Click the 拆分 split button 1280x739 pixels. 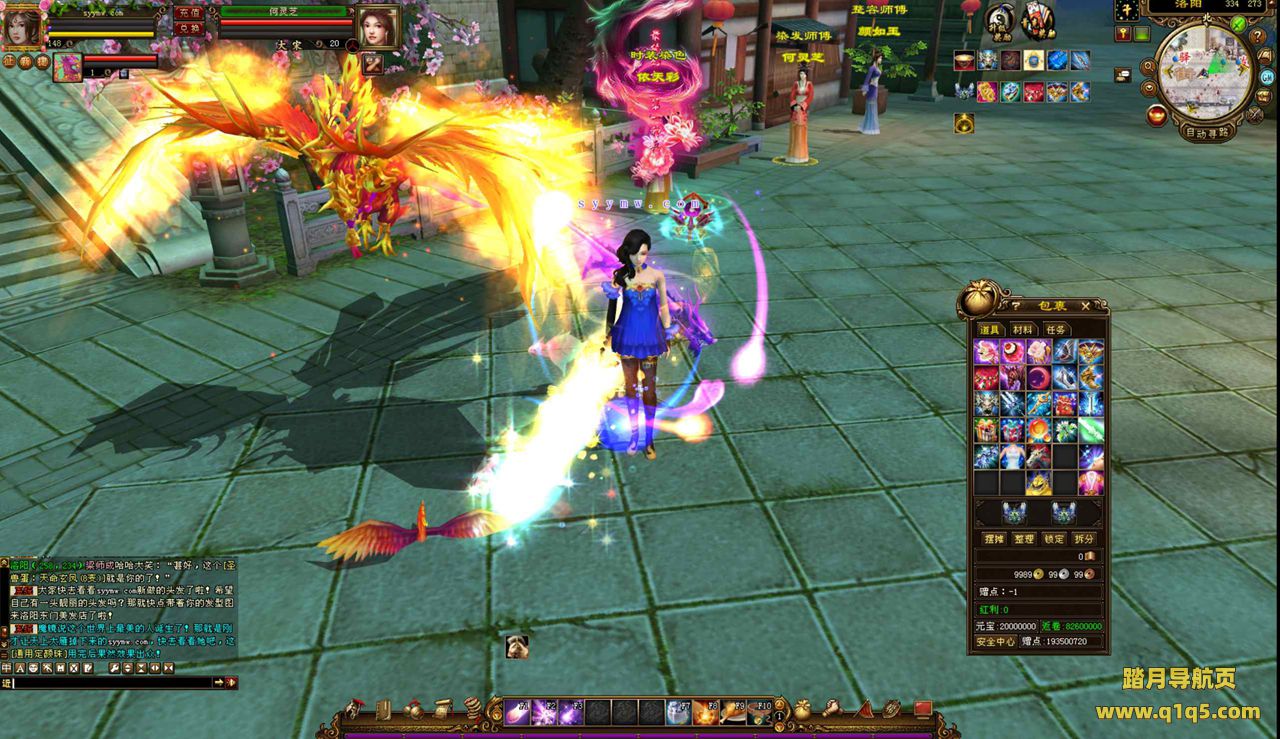tap(1084, 538)
